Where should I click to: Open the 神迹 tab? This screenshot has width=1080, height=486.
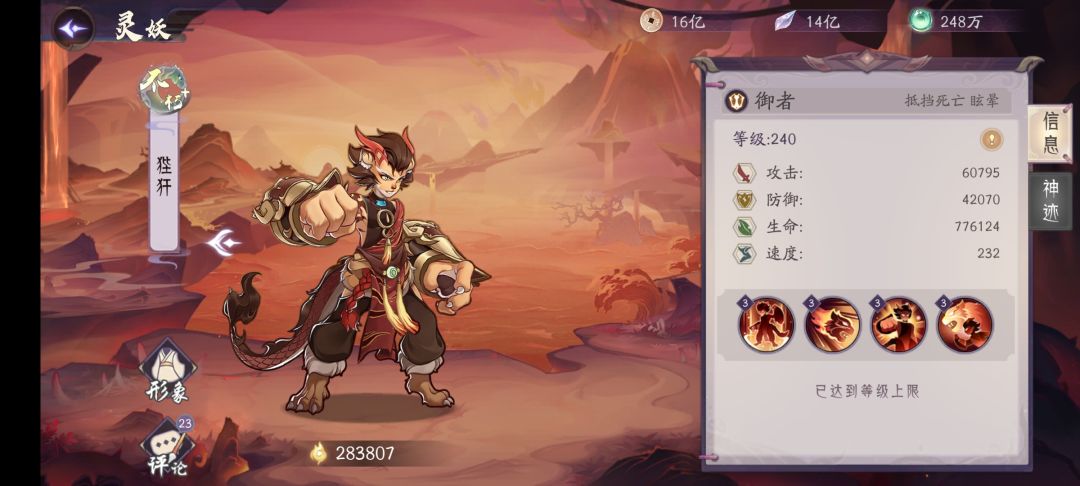[1050, 200]
